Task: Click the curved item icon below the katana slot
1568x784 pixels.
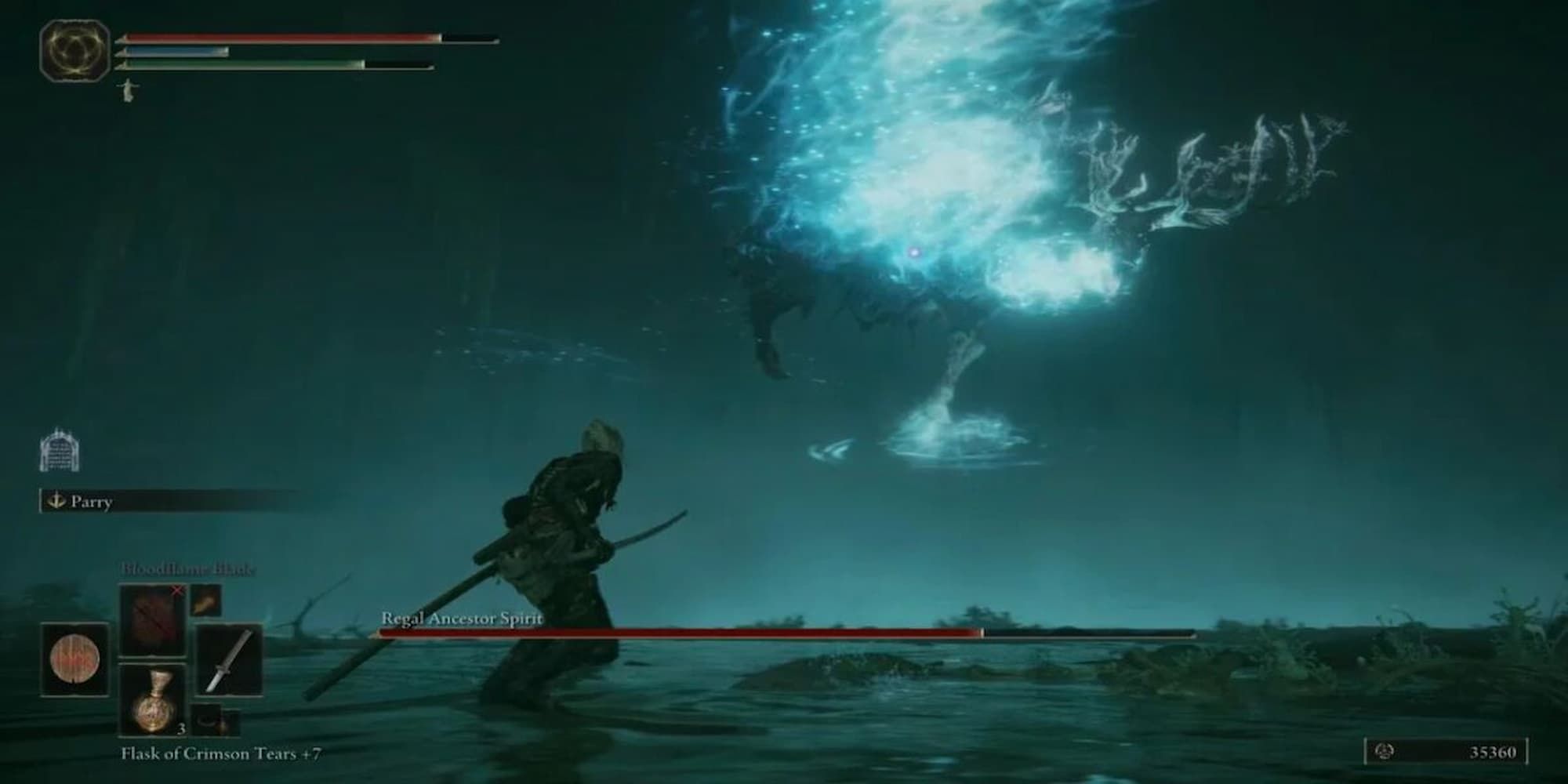Action: [x=210, y=720]
